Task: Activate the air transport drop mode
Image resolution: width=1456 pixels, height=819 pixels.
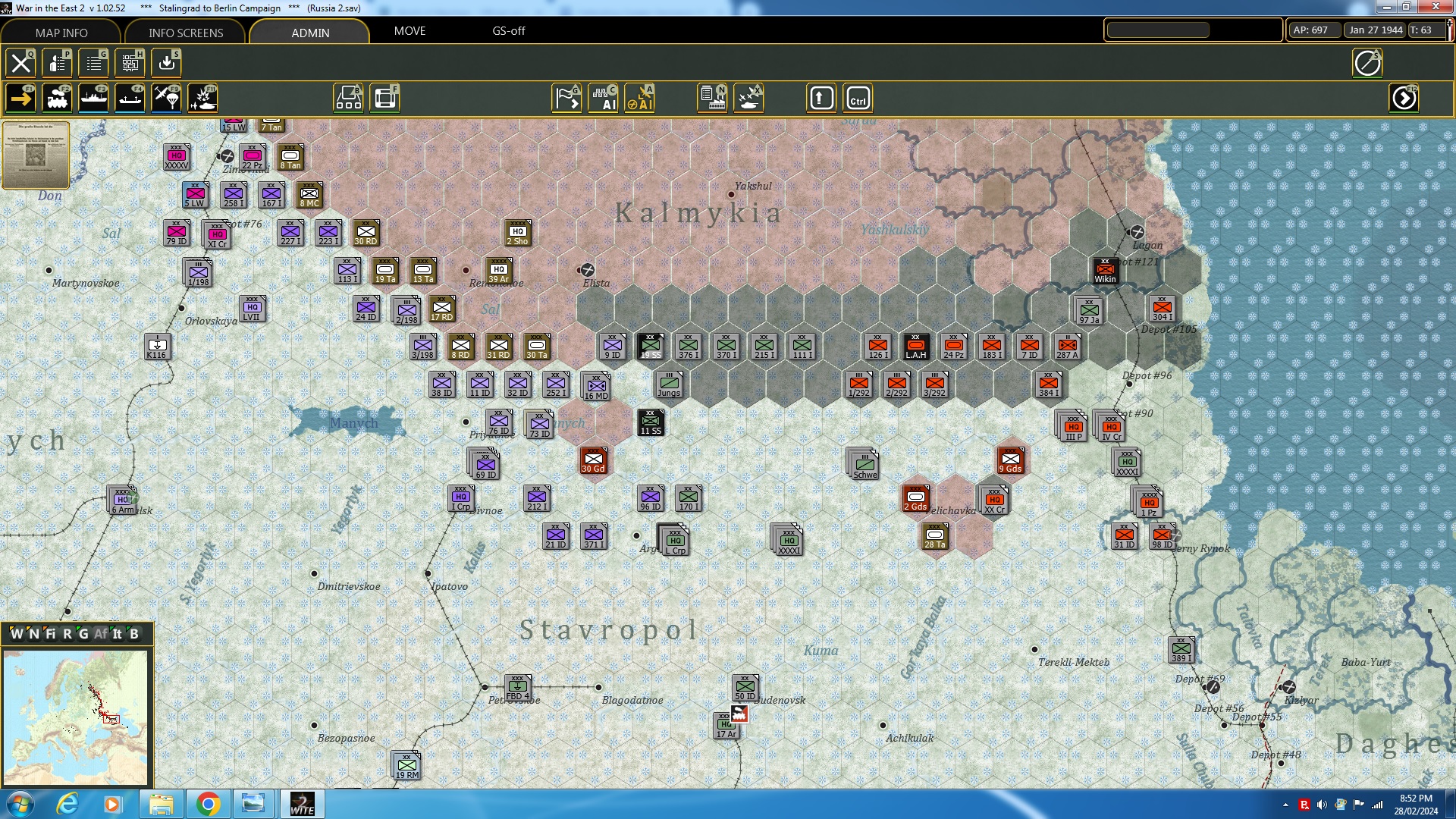Action: [166, 97]
